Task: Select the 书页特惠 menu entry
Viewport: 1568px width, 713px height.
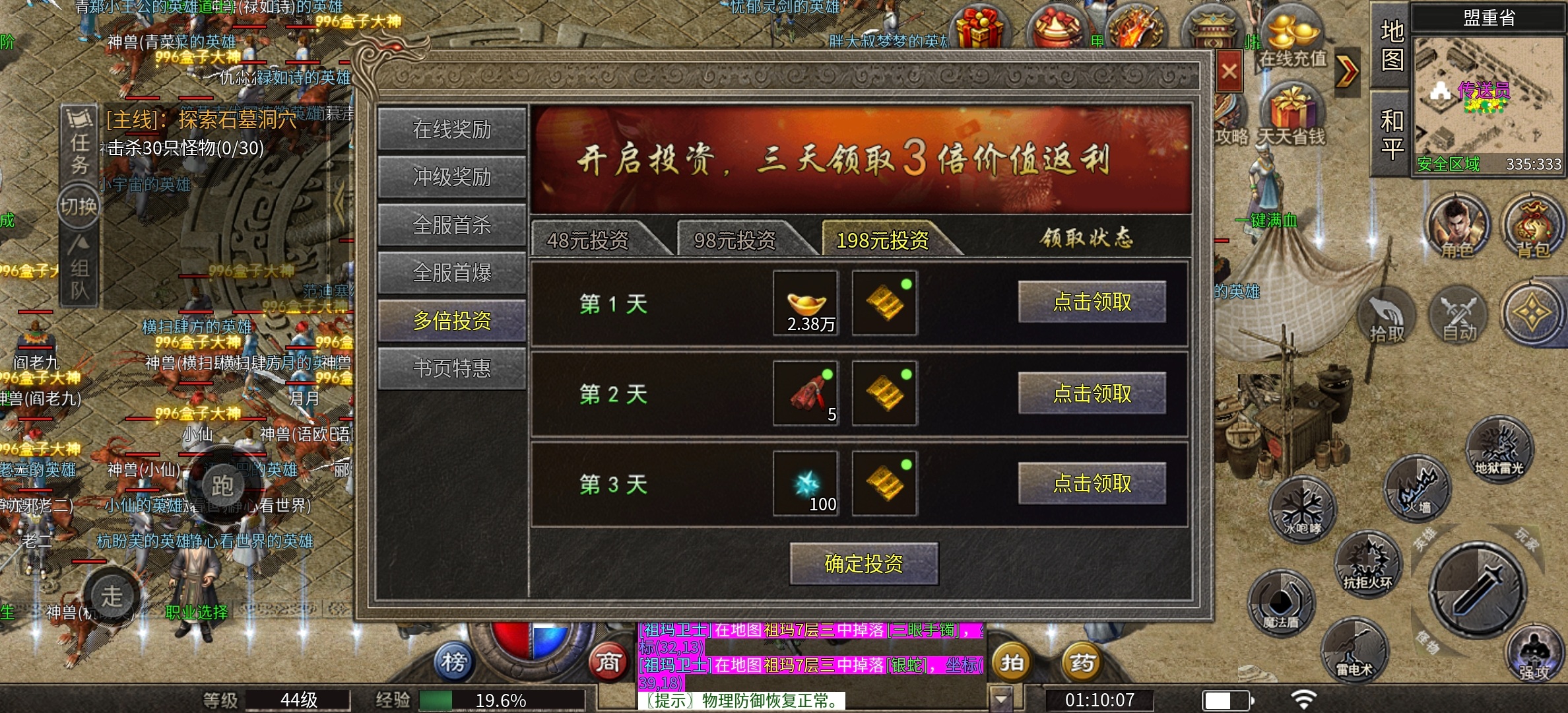Action: [452, 368]
